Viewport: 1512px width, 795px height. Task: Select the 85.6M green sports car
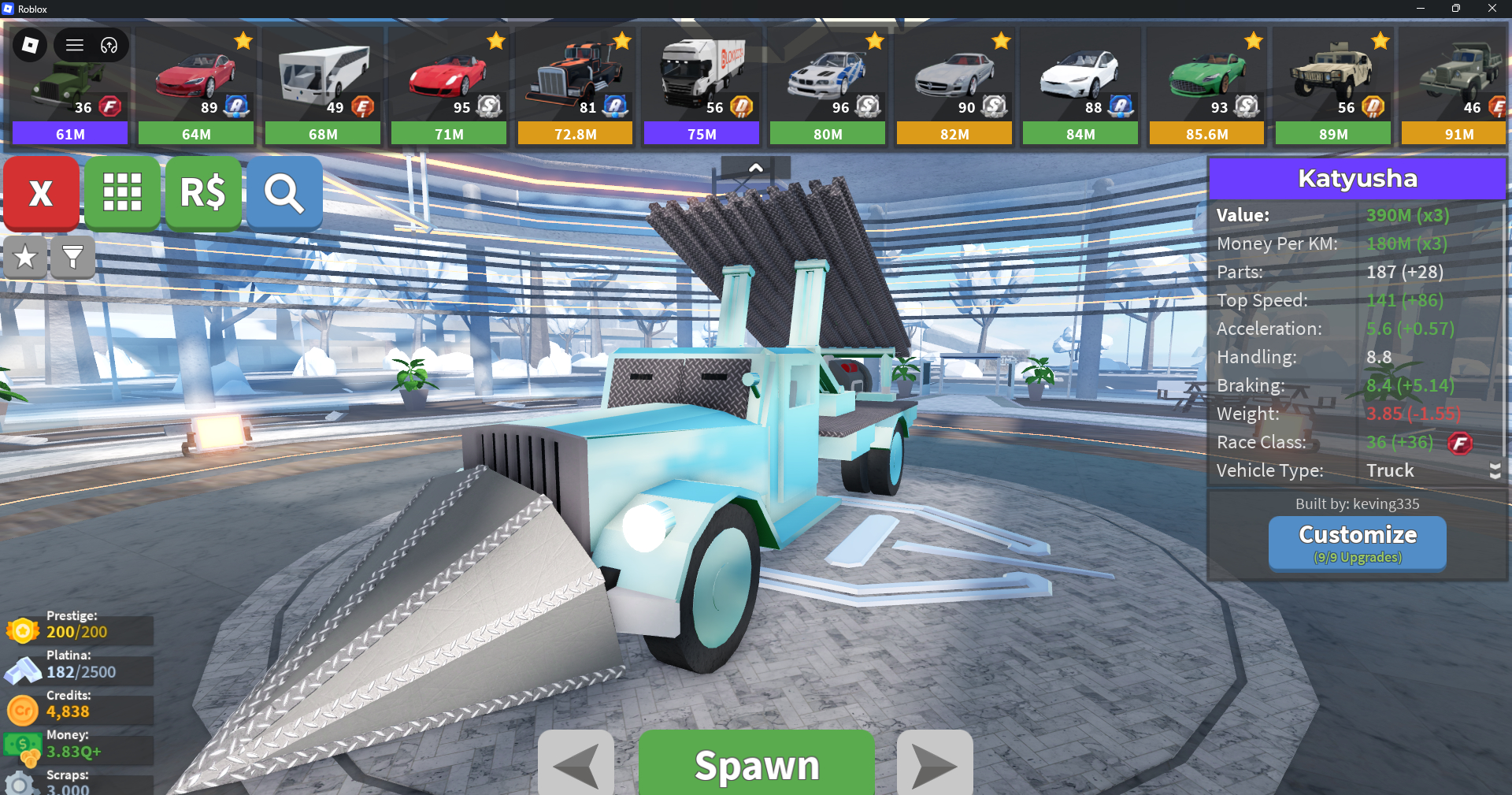[1206, 87]
